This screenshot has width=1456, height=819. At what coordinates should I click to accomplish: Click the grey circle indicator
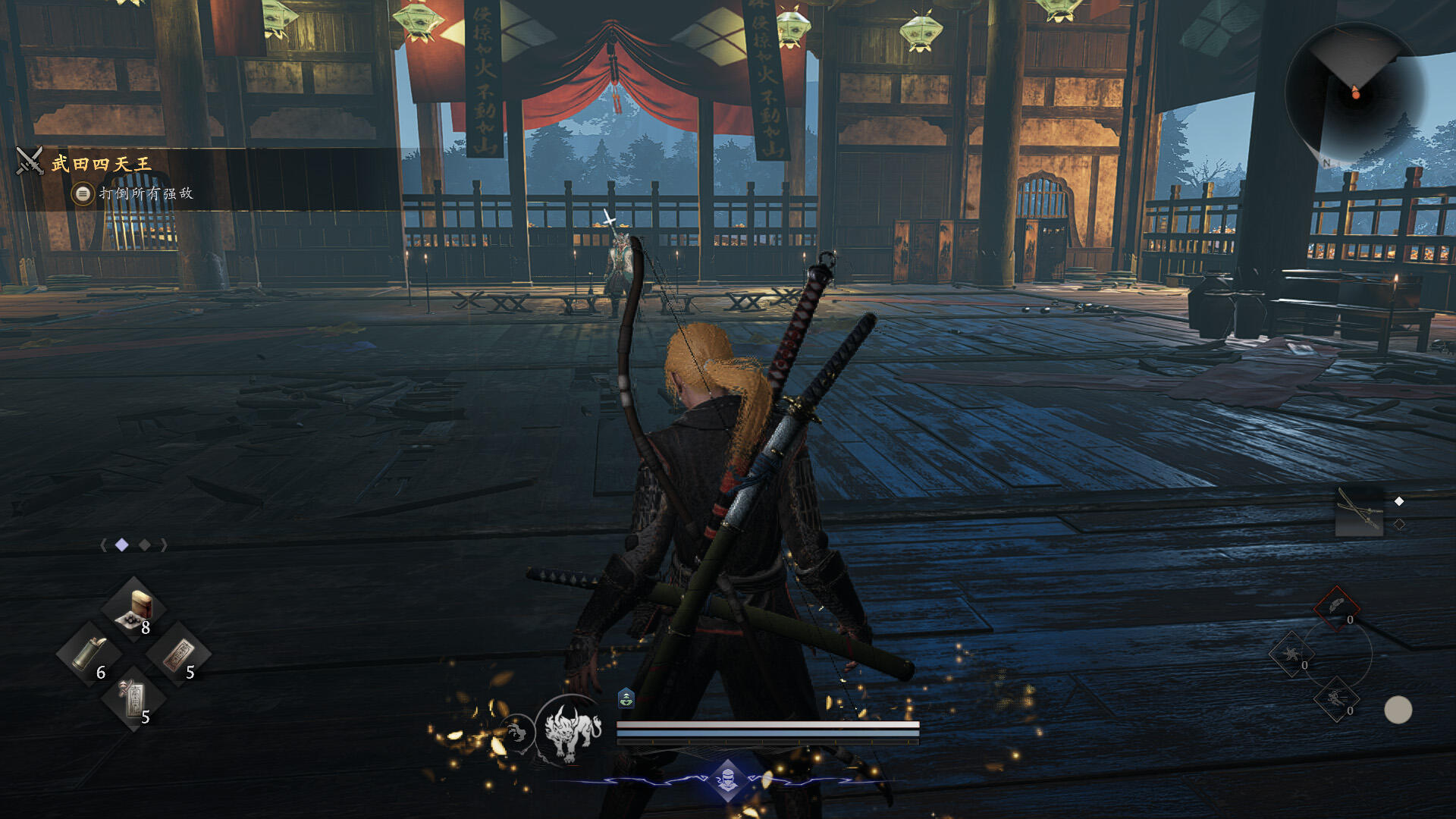(1398, 710)
